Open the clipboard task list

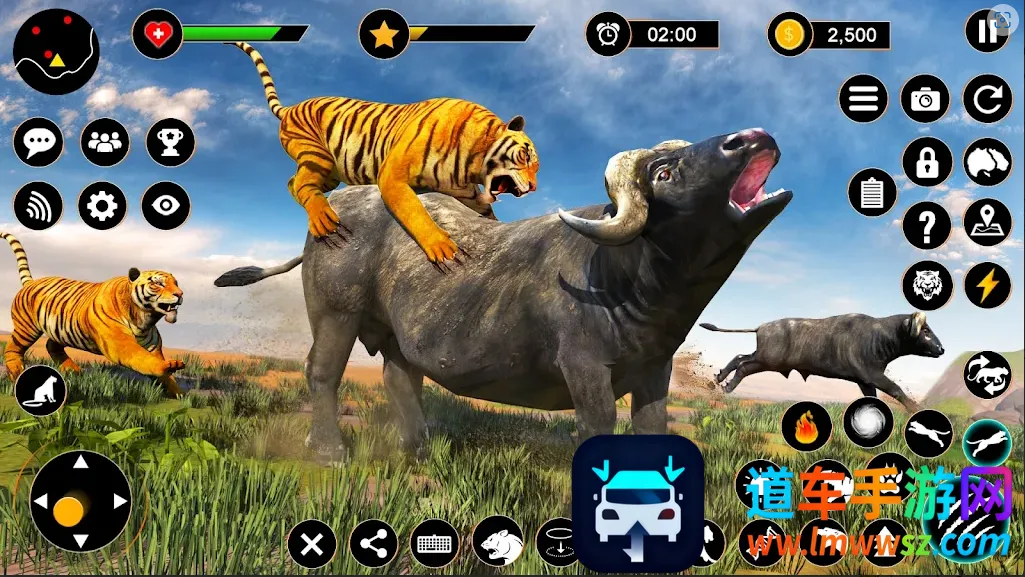coord(872,192)
